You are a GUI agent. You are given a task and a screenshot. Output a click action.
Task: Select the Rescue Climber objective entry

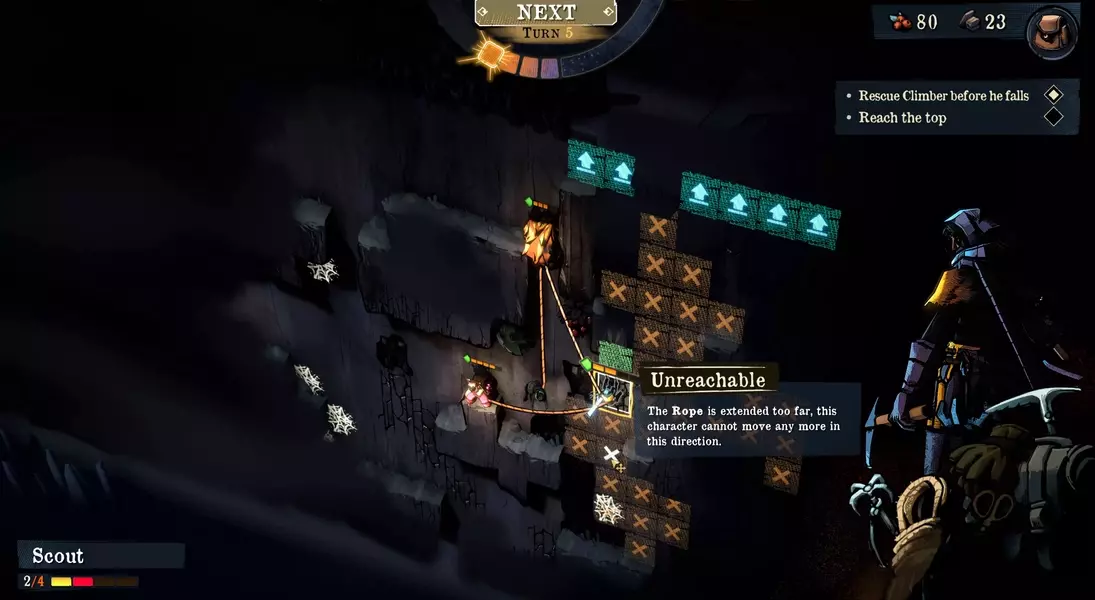[x=943, y=96]
